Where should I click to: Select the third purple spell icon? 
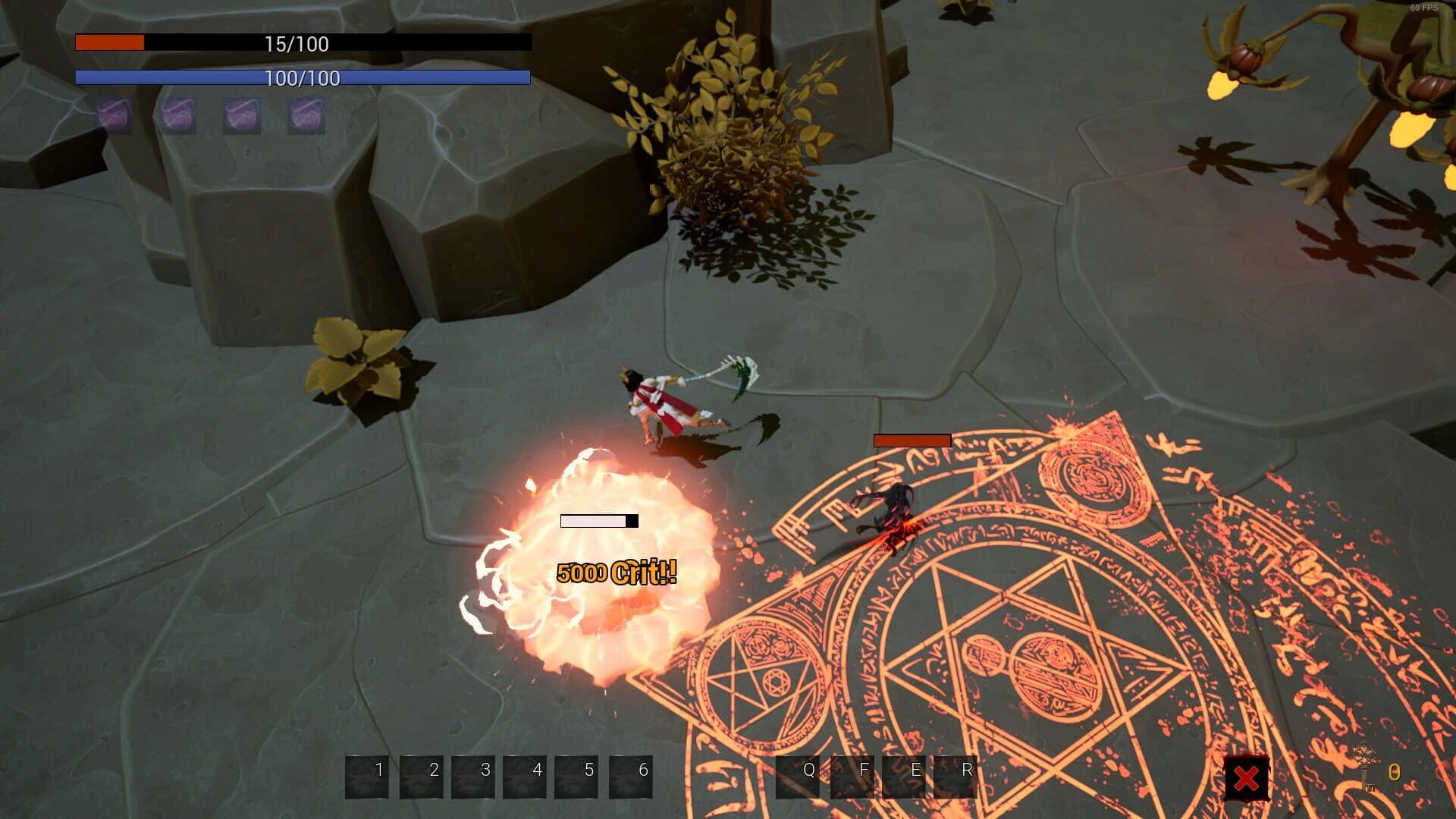241,116
